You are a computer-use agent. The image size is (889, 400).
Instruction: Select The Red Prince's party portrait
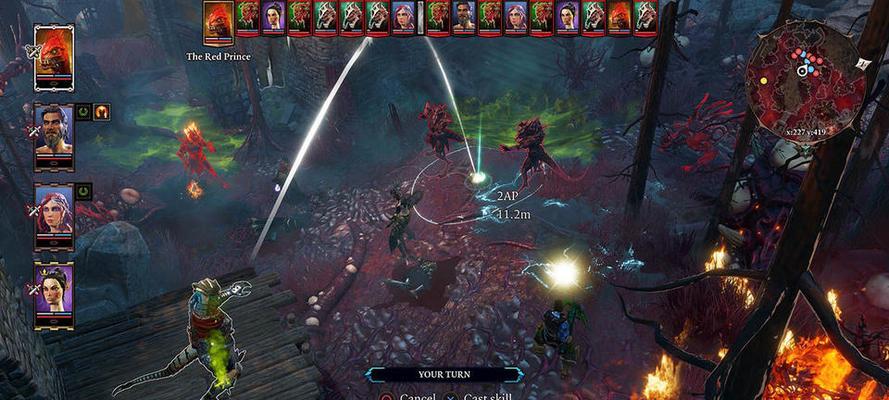(54, 58)
